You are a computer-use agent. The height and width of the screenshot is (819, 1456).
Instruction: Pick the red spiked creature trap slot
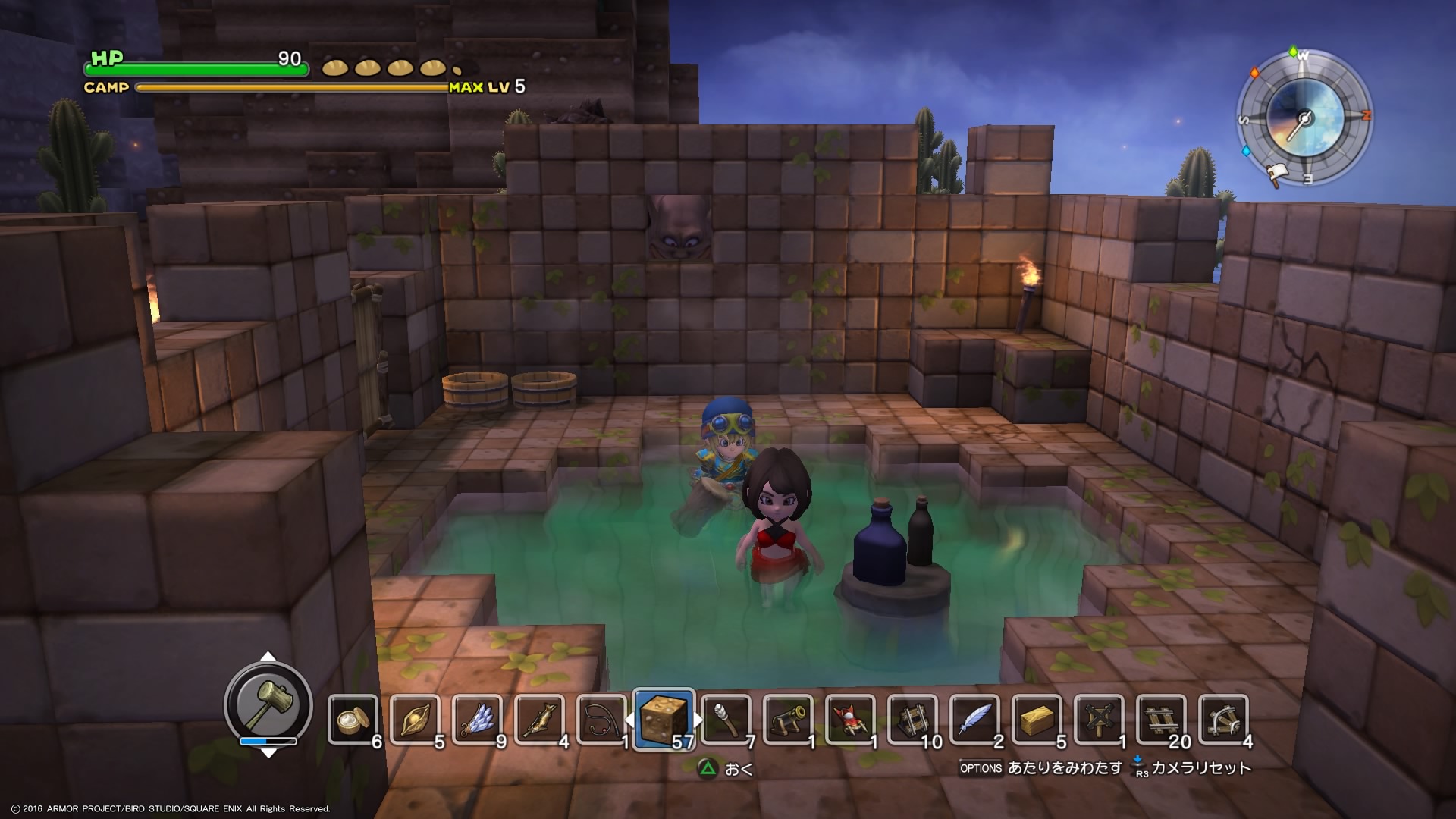(x=850, y=719)
